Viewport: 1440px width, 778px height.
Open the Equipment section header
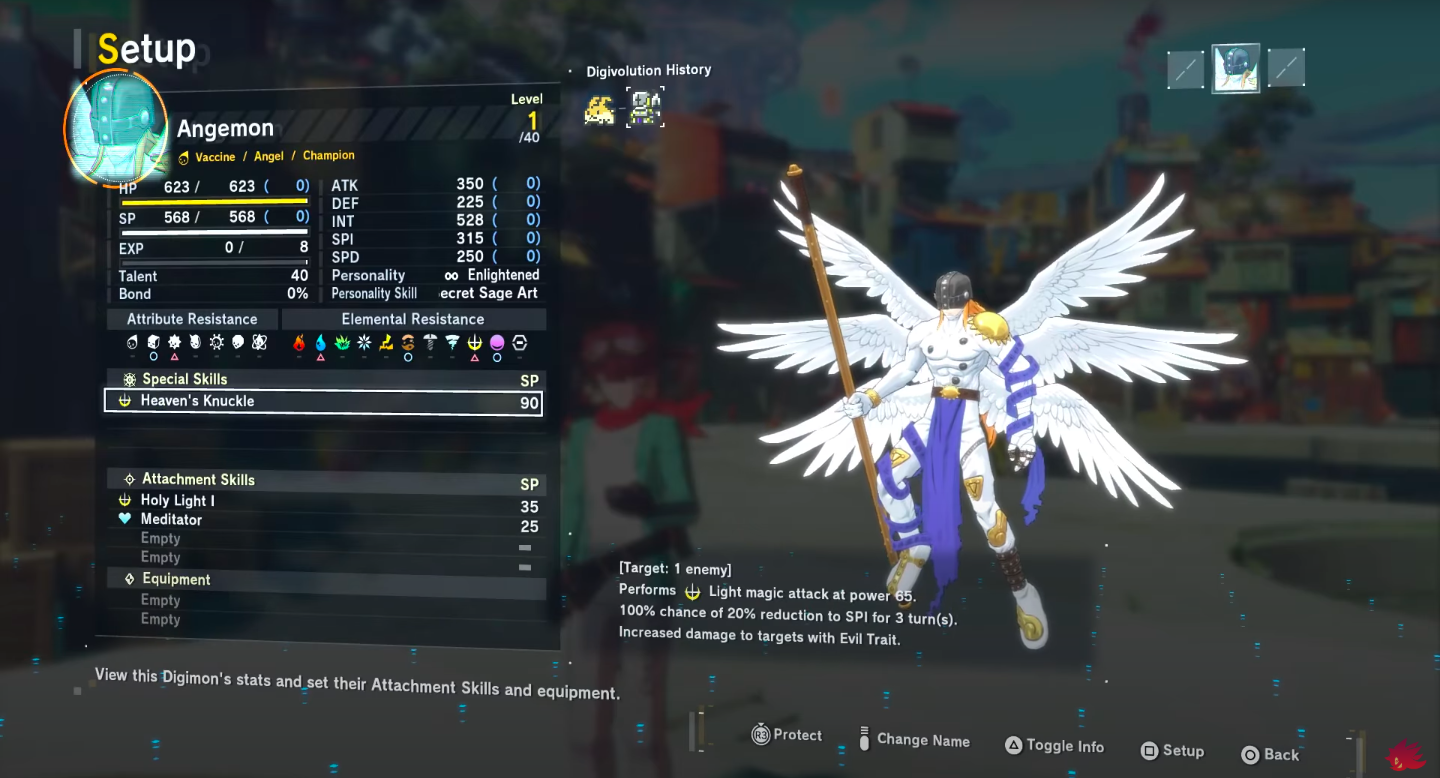[x=176, y=580]
